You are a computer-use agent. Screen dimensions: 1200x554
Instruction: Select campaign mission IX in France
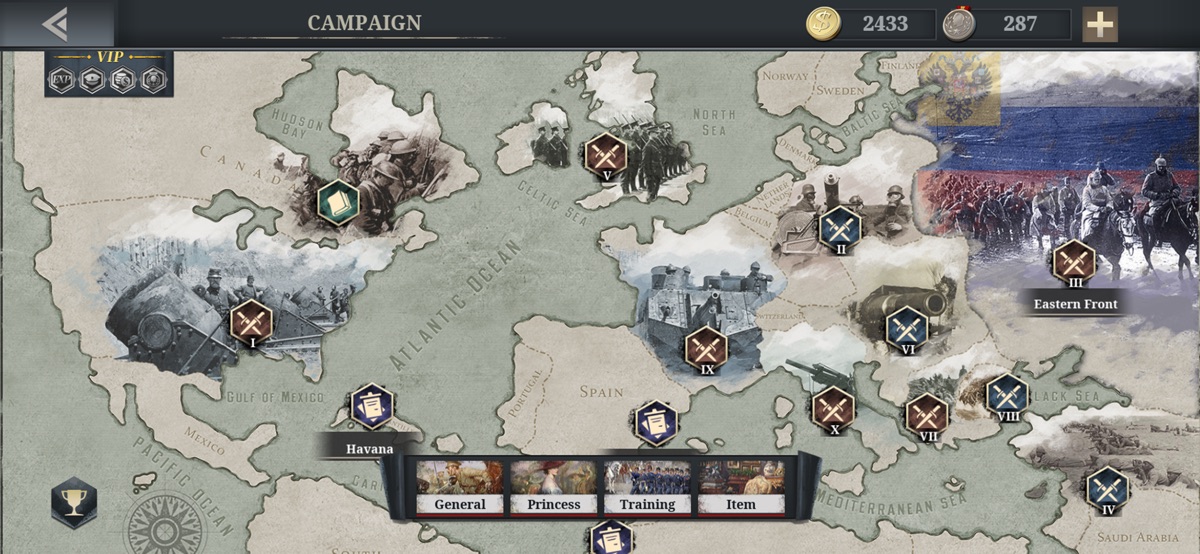click(706, 347)
